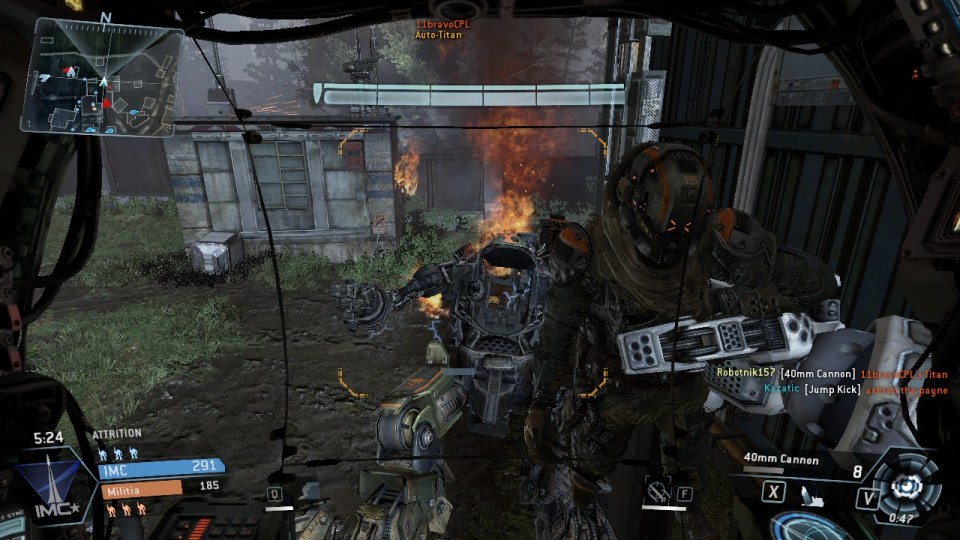The image size is (960, 540).
Task: Select the IMC faction emblem
Action: click(48, 484)
